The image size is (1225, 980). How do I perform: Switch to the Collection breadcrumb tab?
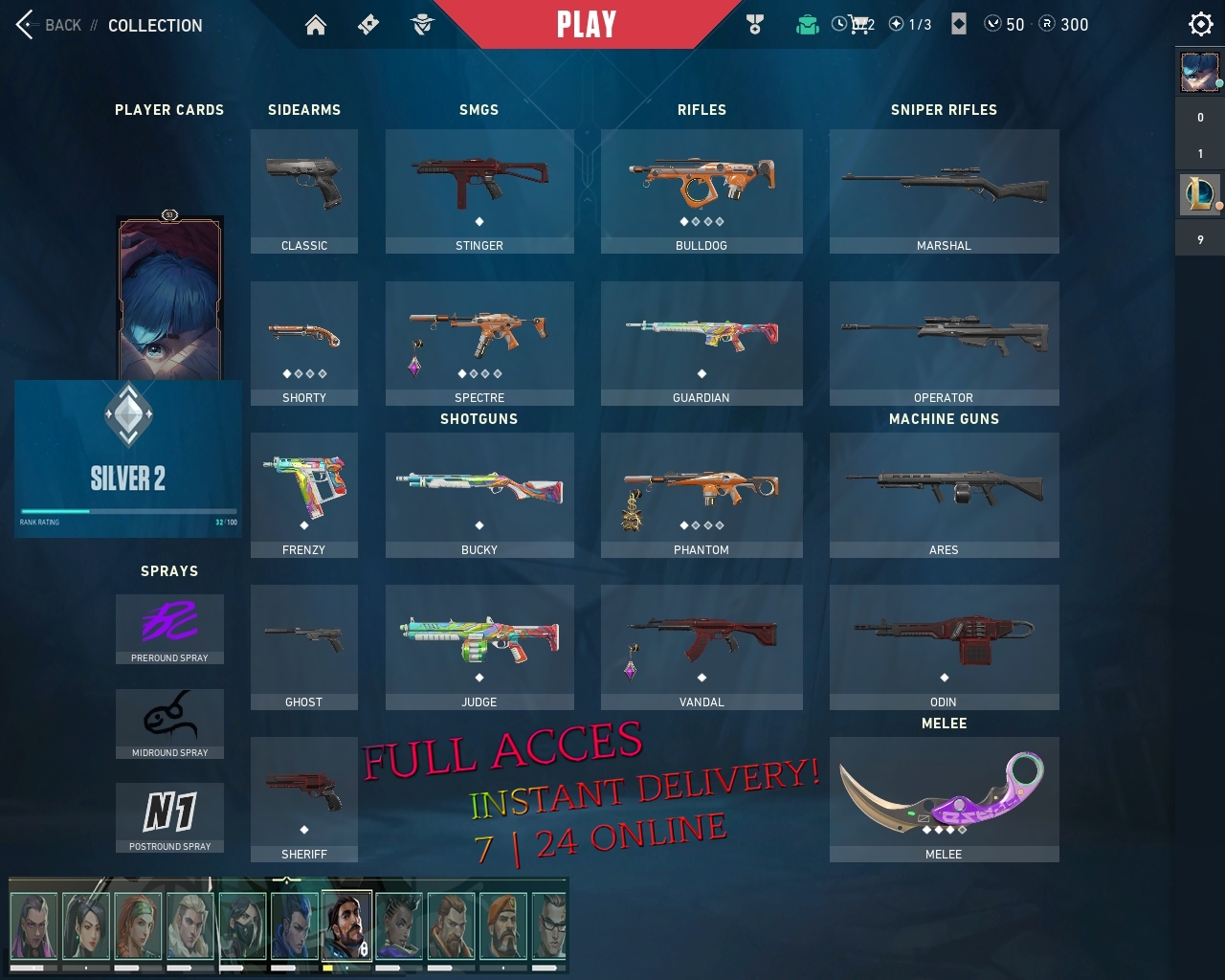click(x=156, y=26)
